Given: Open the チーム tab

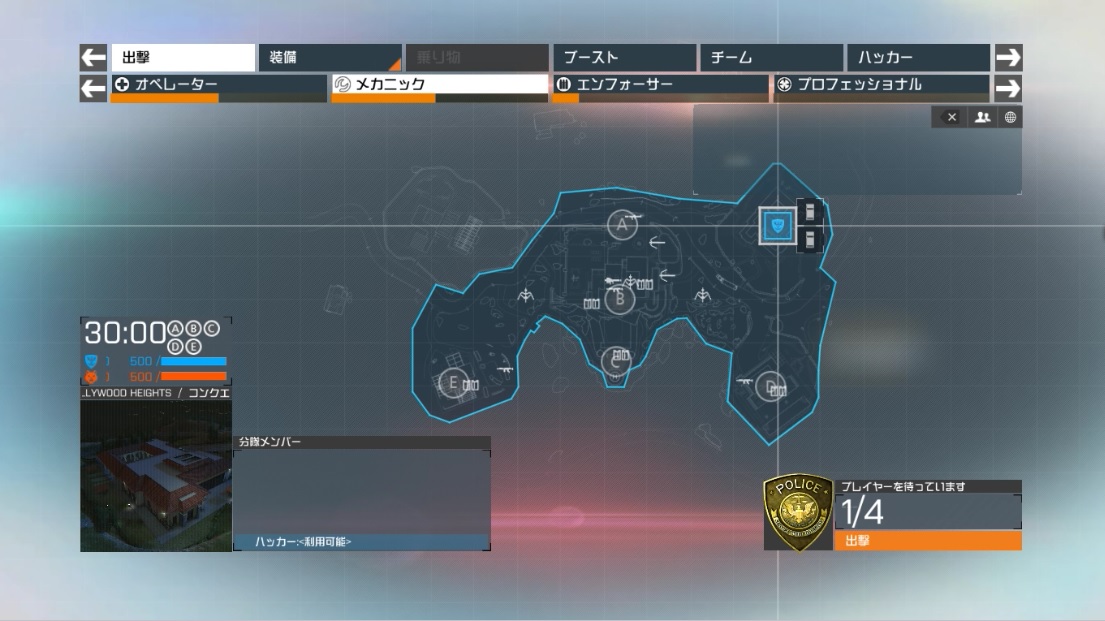Looking at the screenshot, I should 771,58.
